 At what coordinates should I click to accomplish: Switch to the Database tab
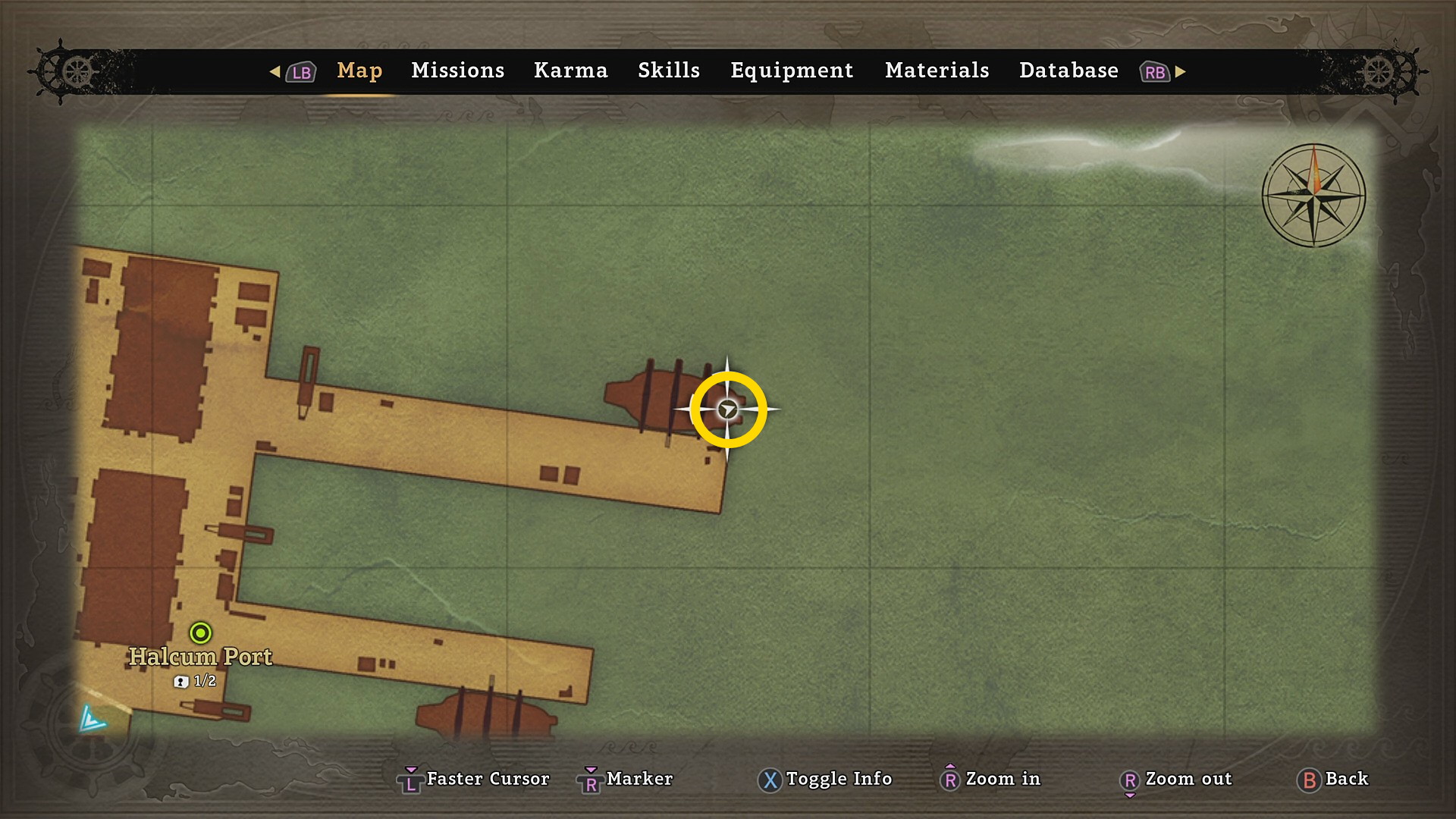[1068, 71]
